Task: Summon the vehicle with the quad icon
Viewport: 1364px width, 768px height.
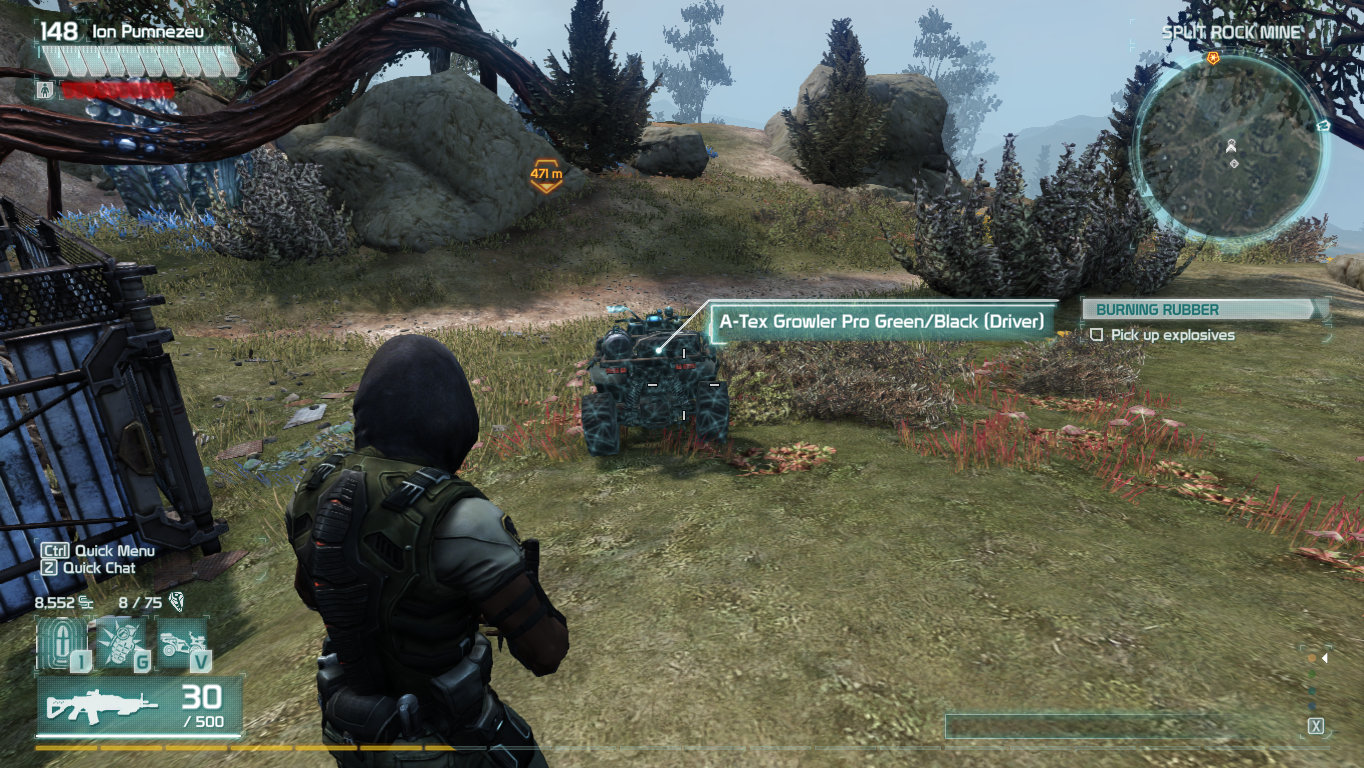Action: (182, 641)
